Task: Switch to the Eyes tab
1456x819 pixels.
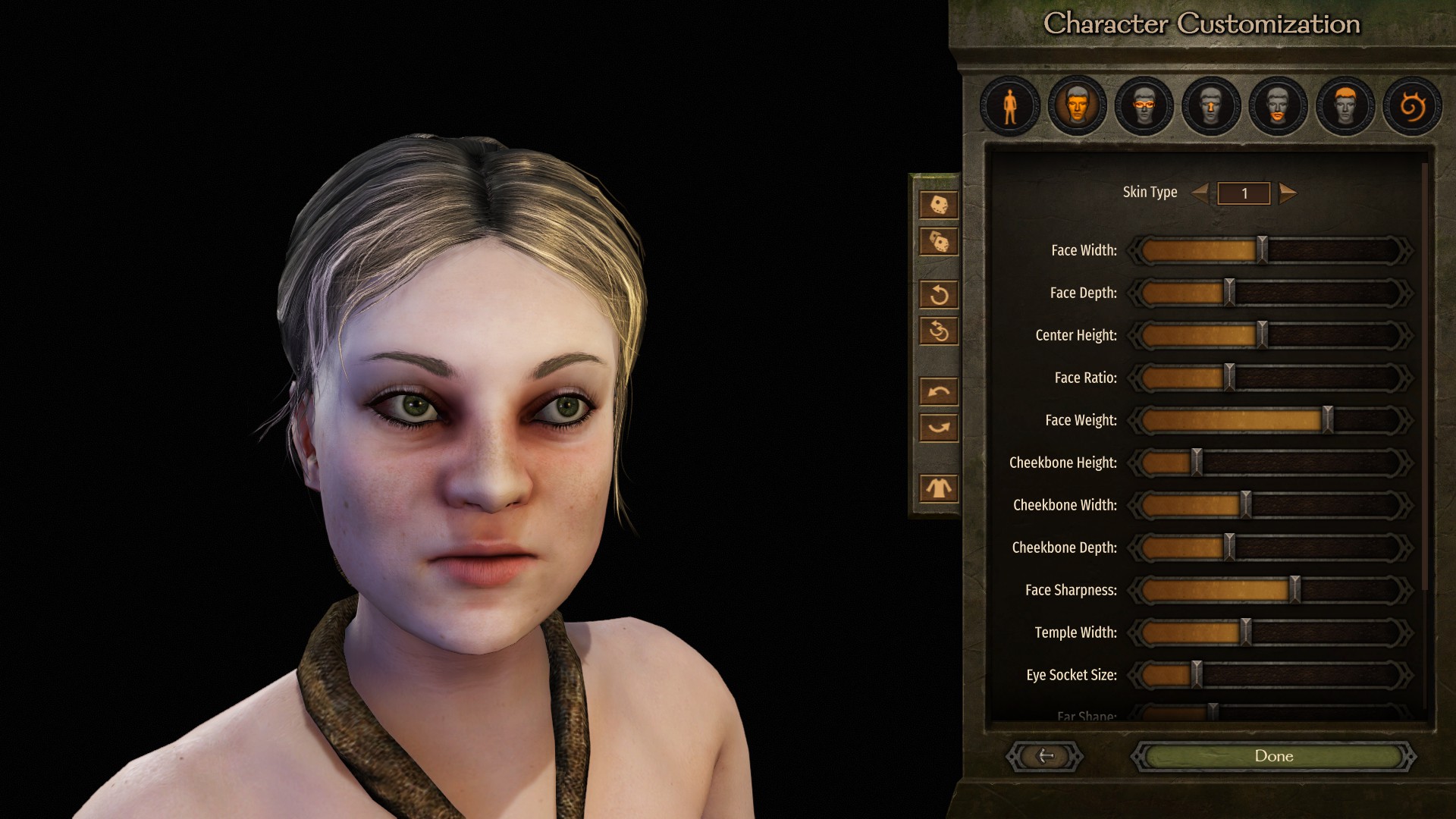Action: click(1144, 106)
